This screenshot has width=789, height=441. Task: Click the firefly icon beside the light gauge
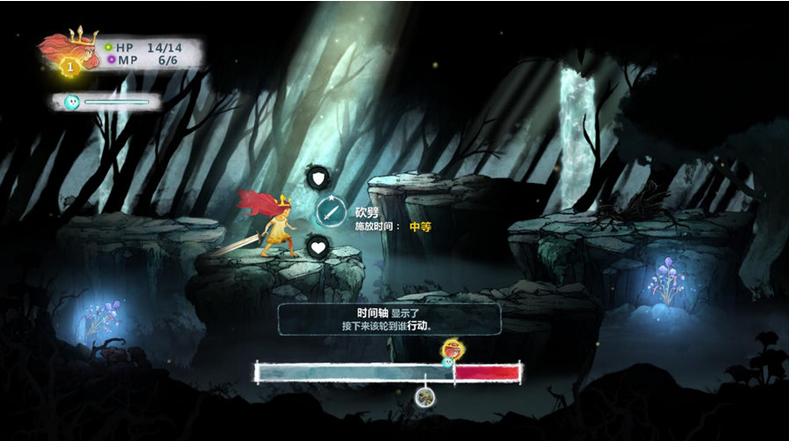tap(72, 102)
